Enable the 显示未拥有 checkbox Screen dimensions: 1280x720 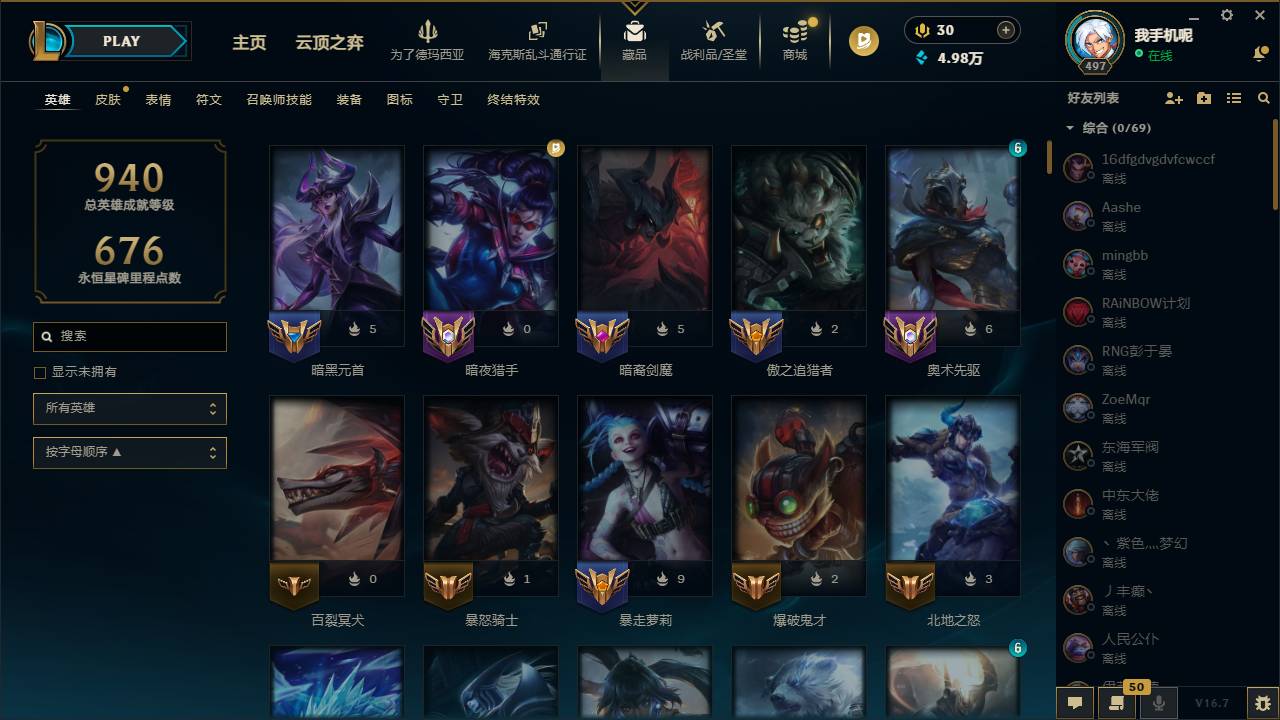click(x=39, y=372)
